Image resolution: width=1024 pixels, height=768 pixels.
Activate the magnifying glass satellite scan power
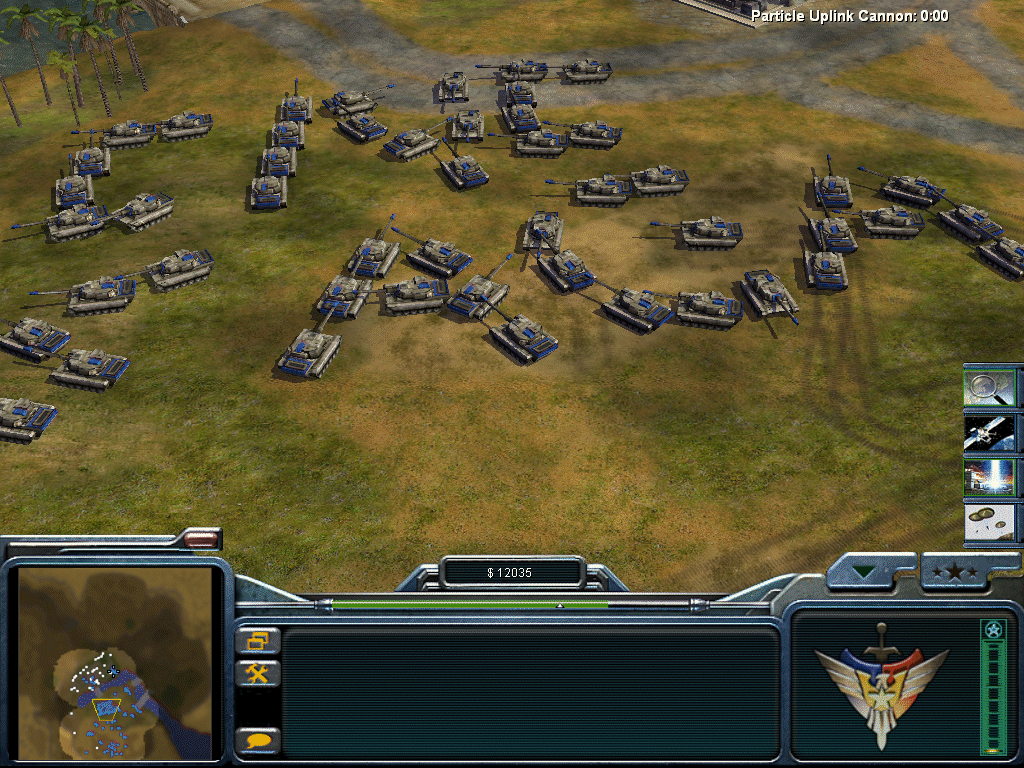point(990,387)
